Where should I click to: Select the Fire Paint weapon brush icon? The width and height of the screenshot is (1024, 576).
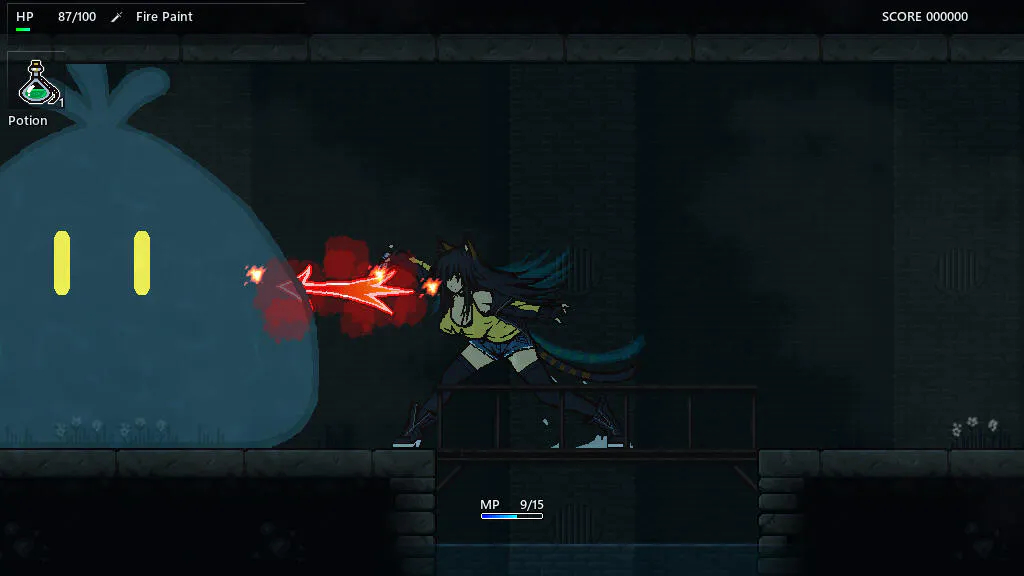[117, 17]
